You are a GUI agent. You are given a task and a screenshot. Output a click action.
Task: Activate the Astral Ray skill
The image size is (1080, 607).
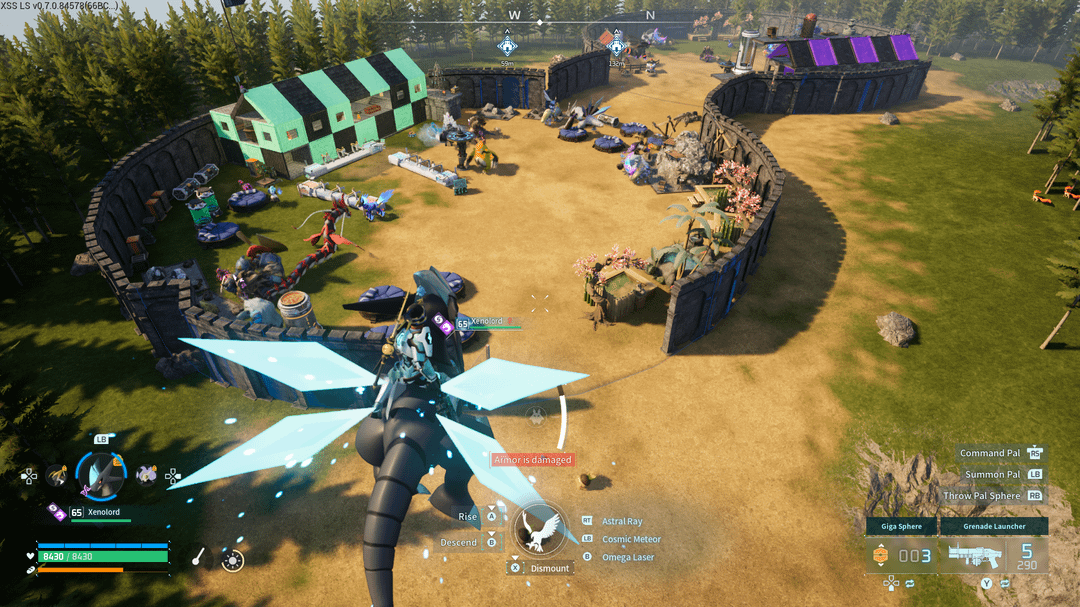621,521
